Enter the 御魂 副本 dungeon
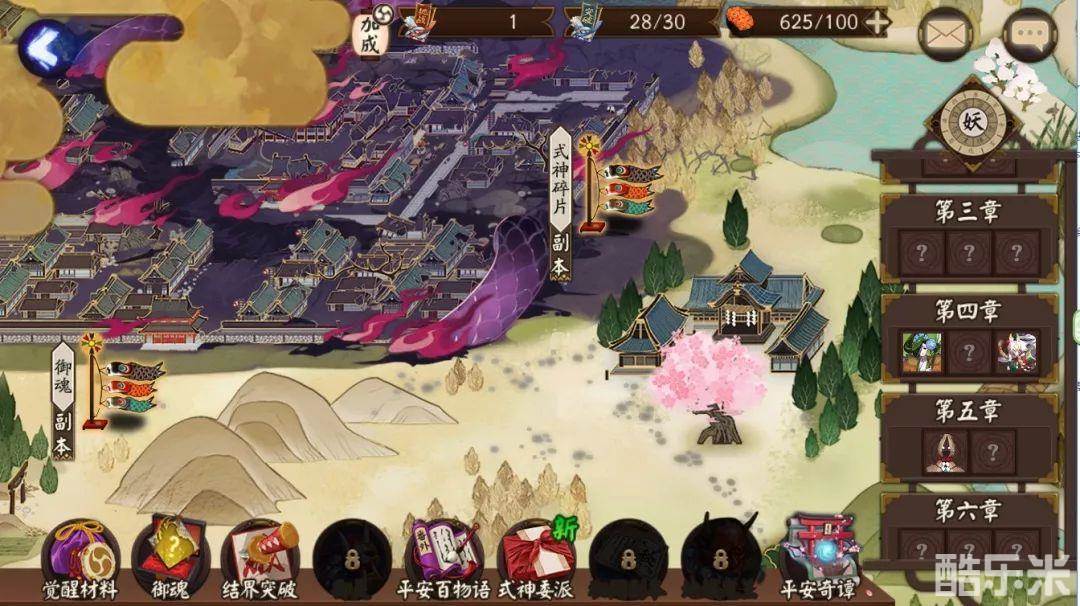This screenshot has height=606, width=1080. click(63, 402)
